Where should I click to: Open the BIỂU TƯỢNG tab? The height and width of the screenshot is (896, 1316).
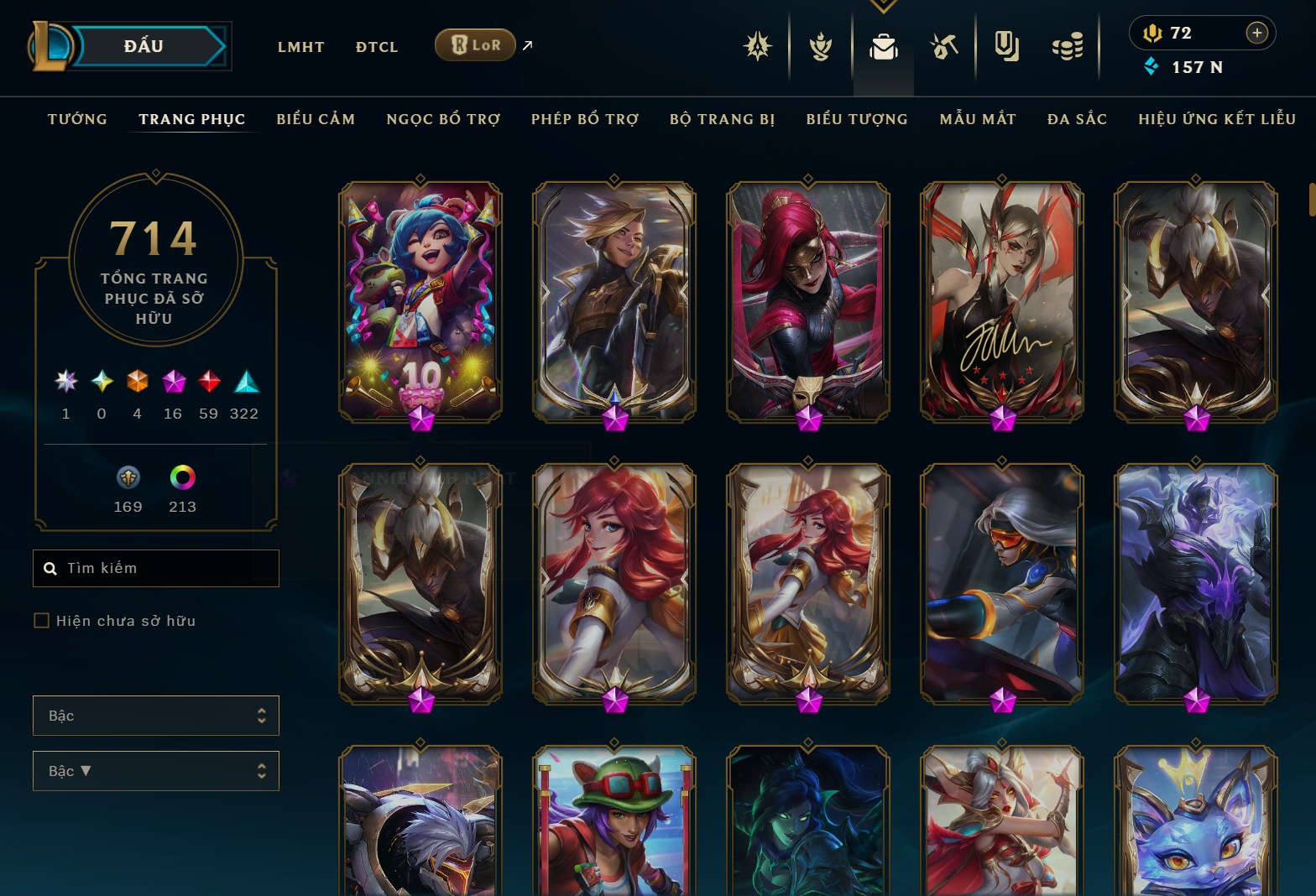[856, 119]
